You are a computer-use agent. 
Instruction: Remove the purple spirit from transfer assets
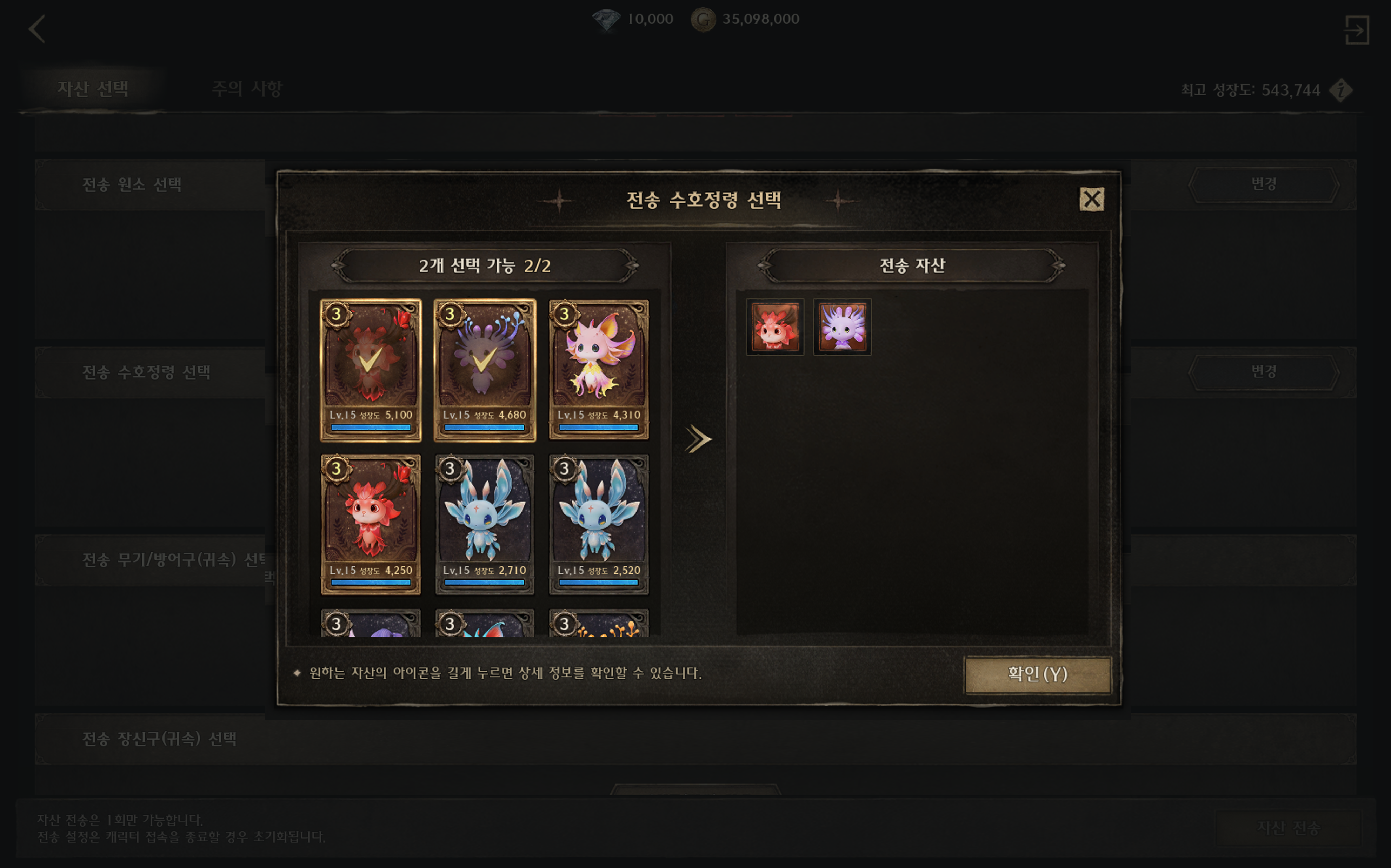[x=842, y=327]
